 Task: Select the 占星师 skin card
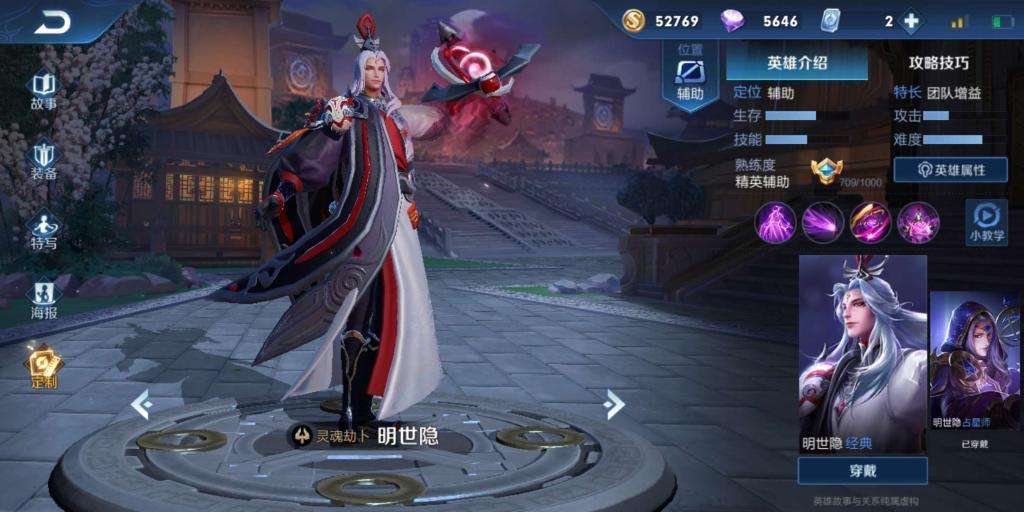click(975, 365)
